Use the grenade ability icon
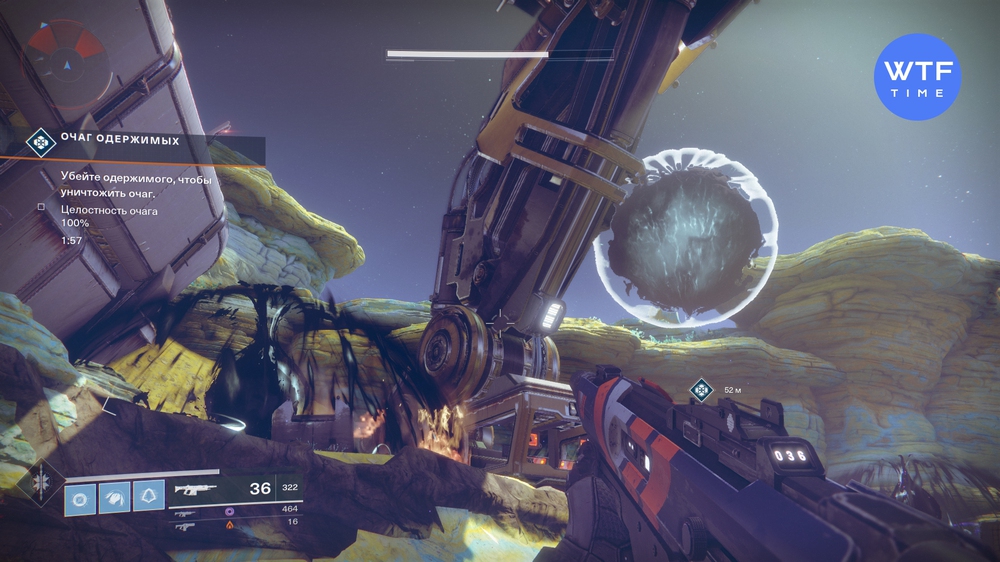The height and width of the screenshot is (562, 1000). click(x=80, y=497)
